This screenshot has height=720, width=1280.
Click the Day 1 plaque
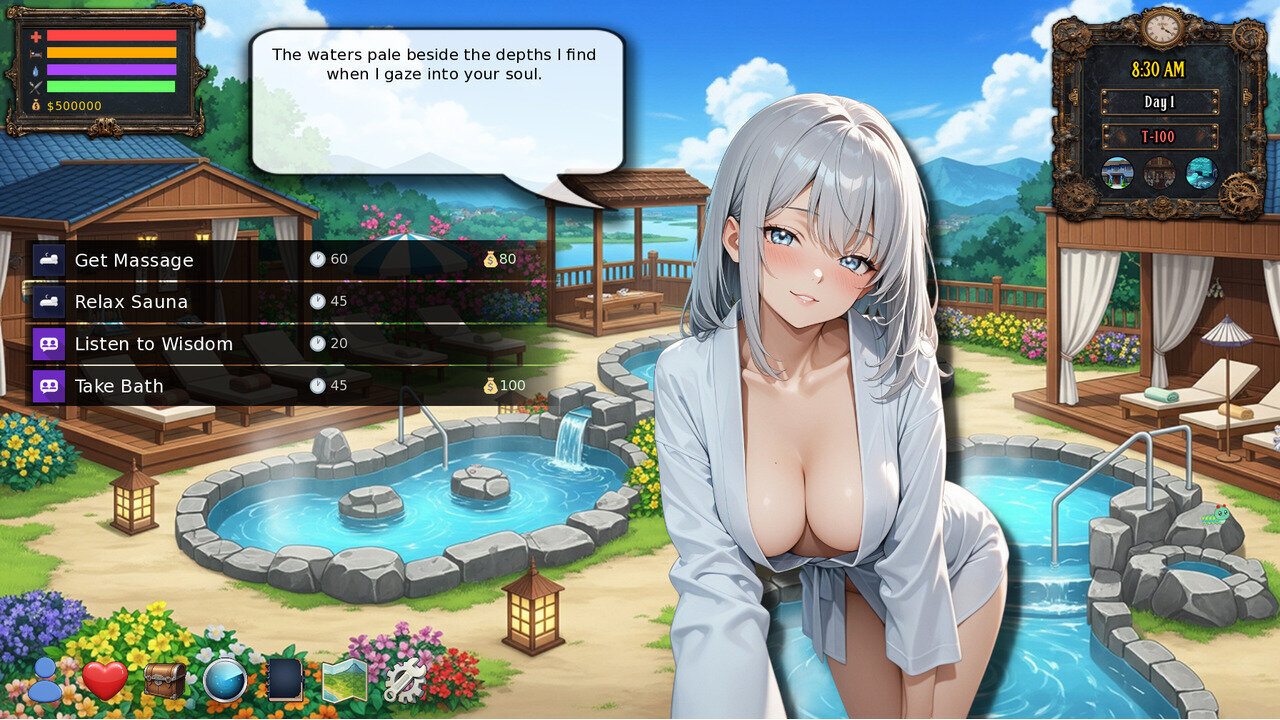coord(1161,102)
